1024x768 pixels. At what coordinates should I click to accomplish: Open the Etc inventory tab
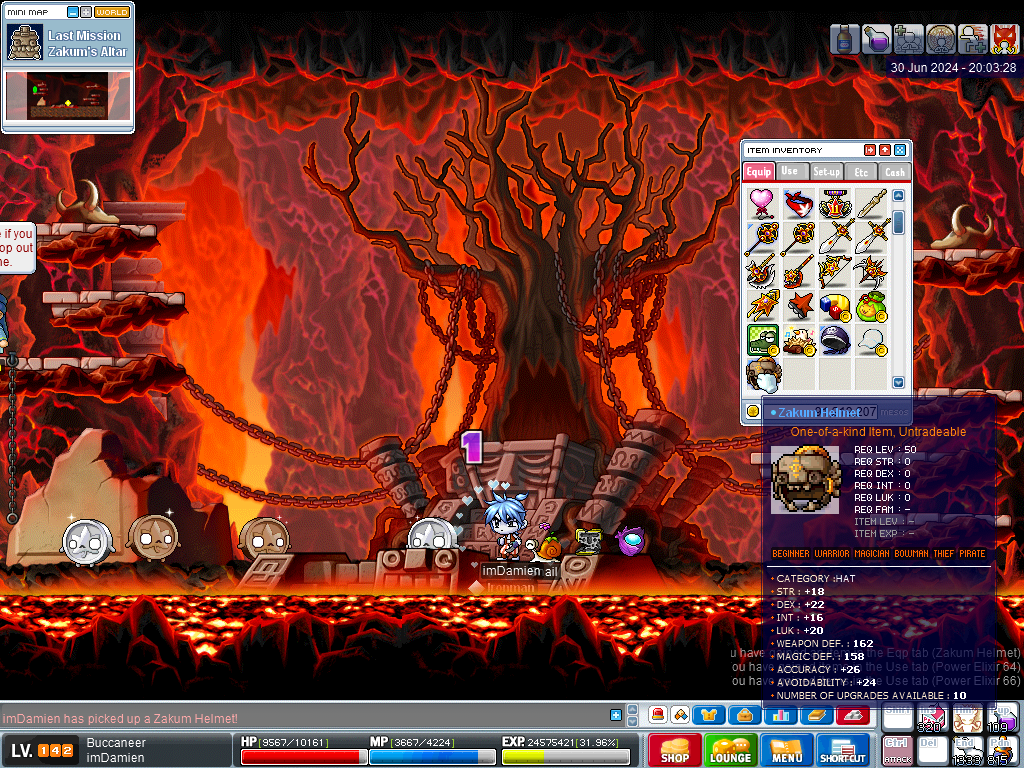(861, 172)
